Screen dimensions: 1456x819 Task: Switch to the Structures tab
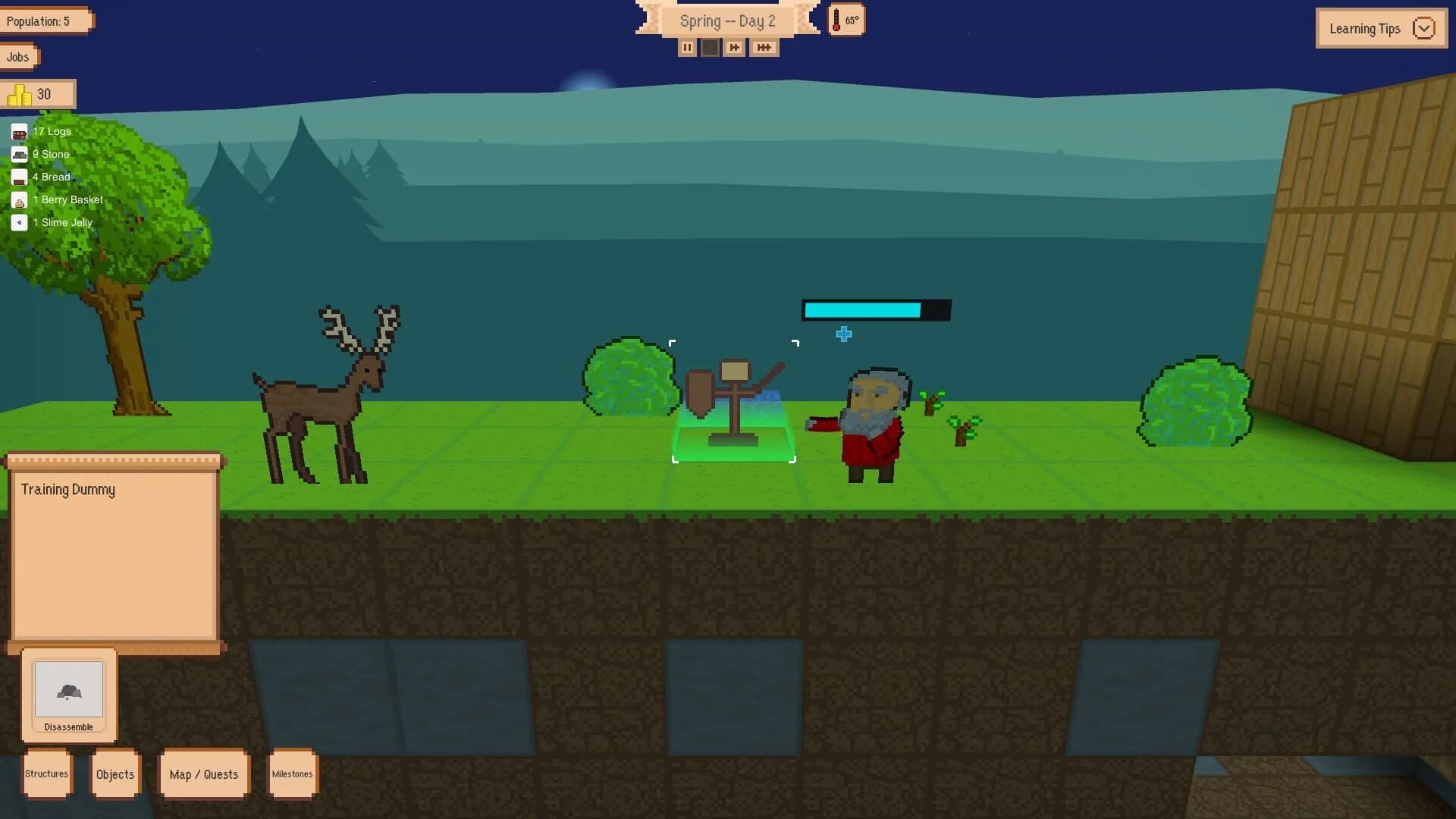(46, 773)
